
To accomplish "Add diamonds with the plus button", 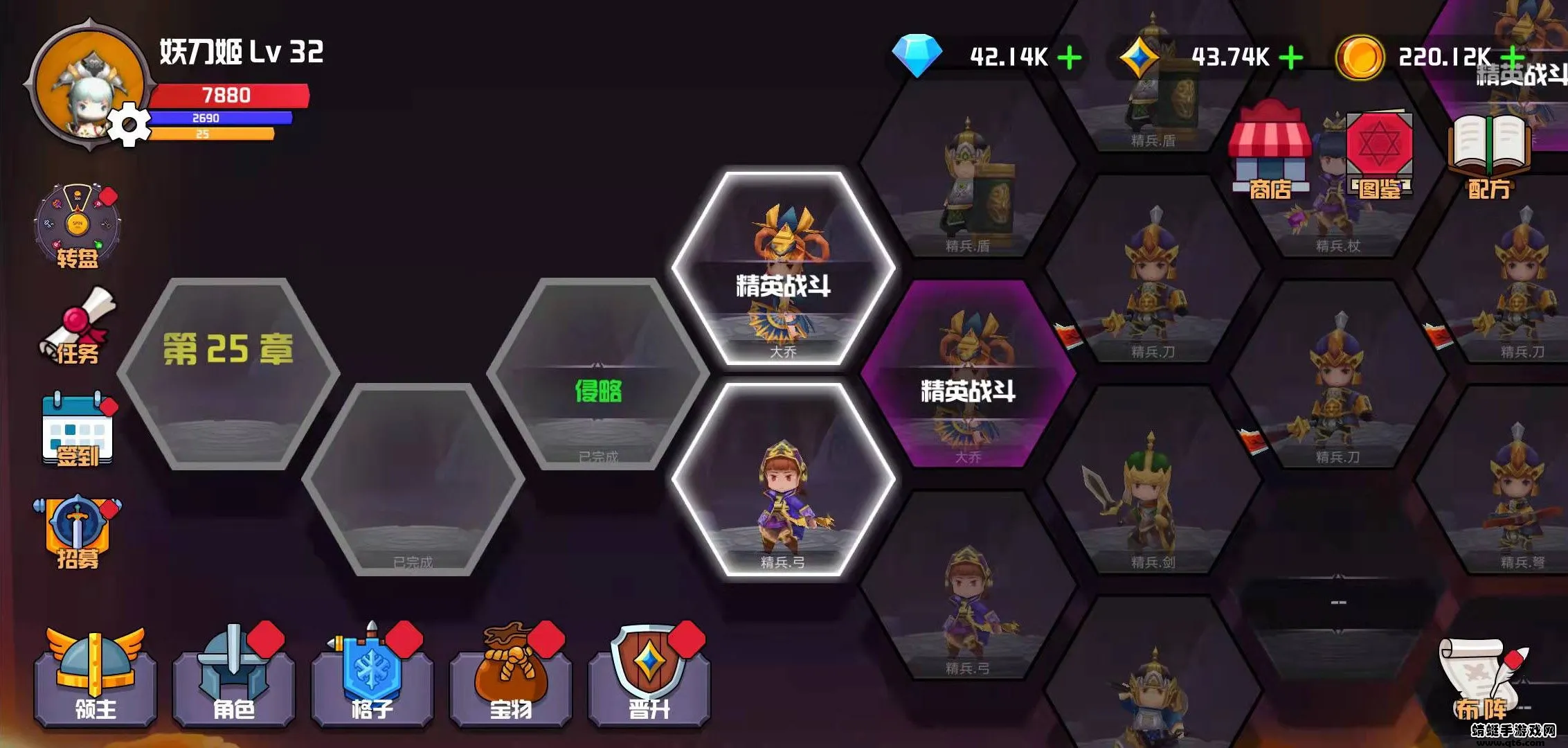I will 1070,59.
